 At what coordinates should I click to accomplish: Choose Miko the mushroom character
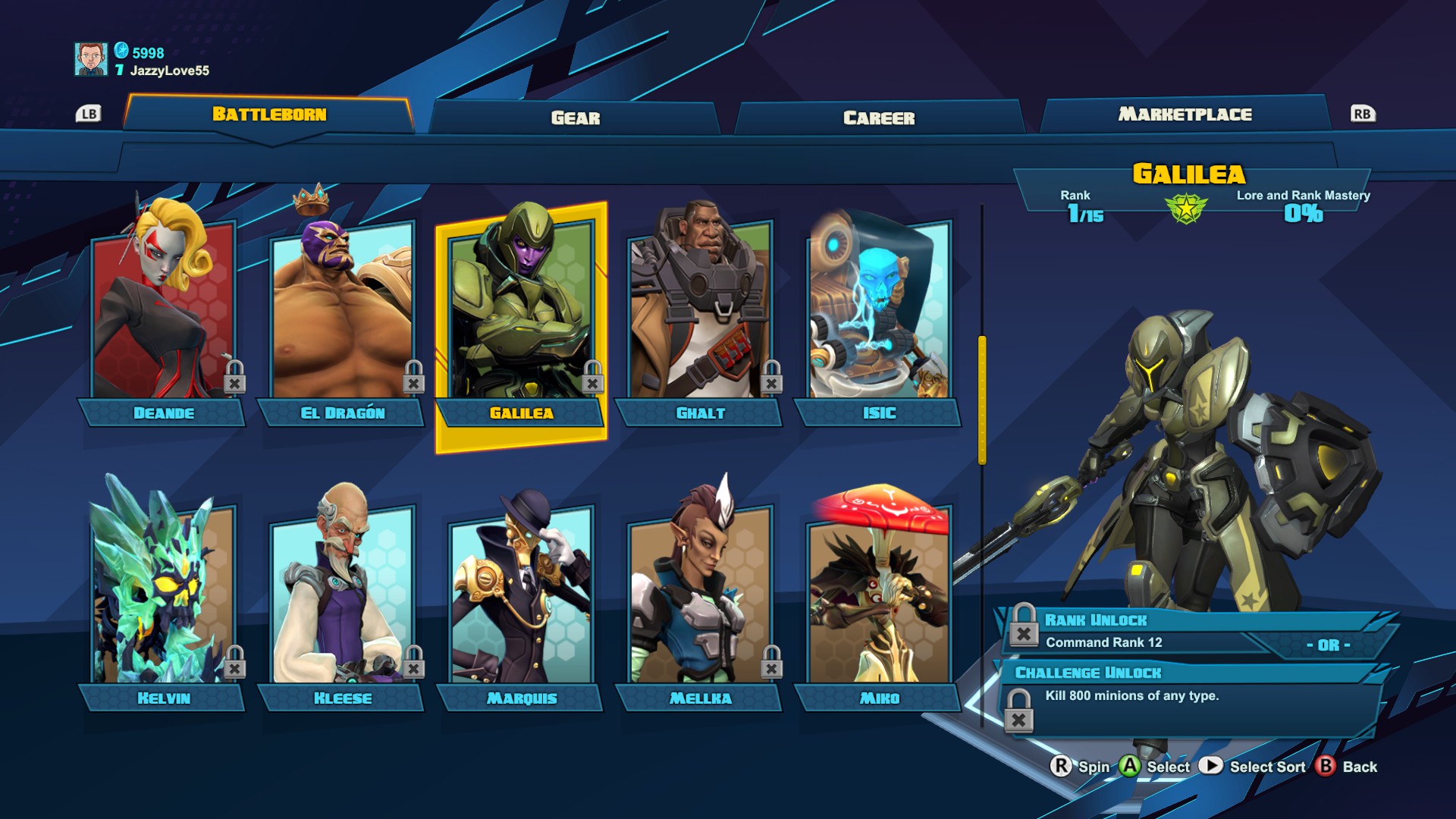coord(879,599)
